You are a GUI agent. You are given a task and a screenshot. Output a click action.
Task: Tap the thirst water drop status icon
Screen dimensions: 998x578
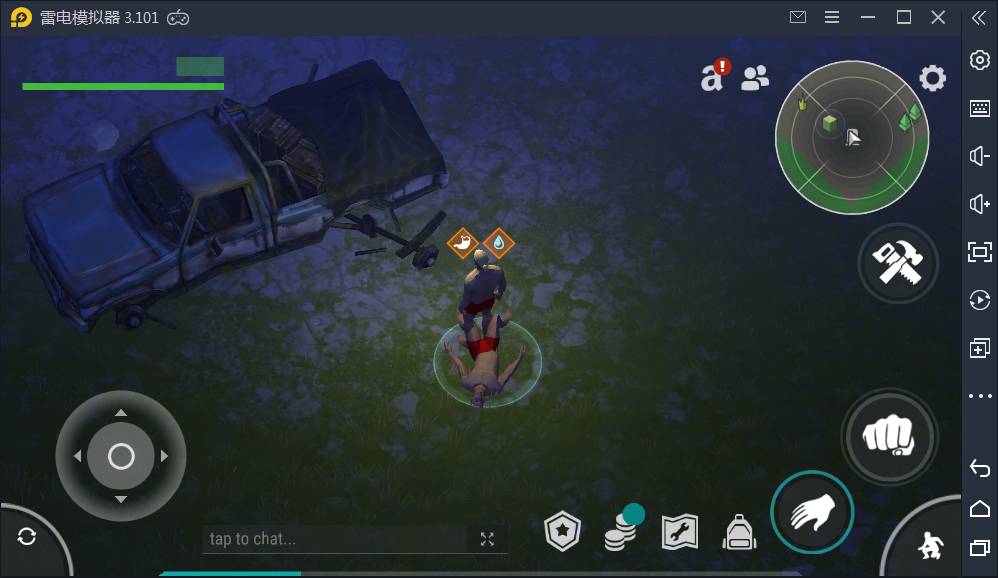click(498, 242)
